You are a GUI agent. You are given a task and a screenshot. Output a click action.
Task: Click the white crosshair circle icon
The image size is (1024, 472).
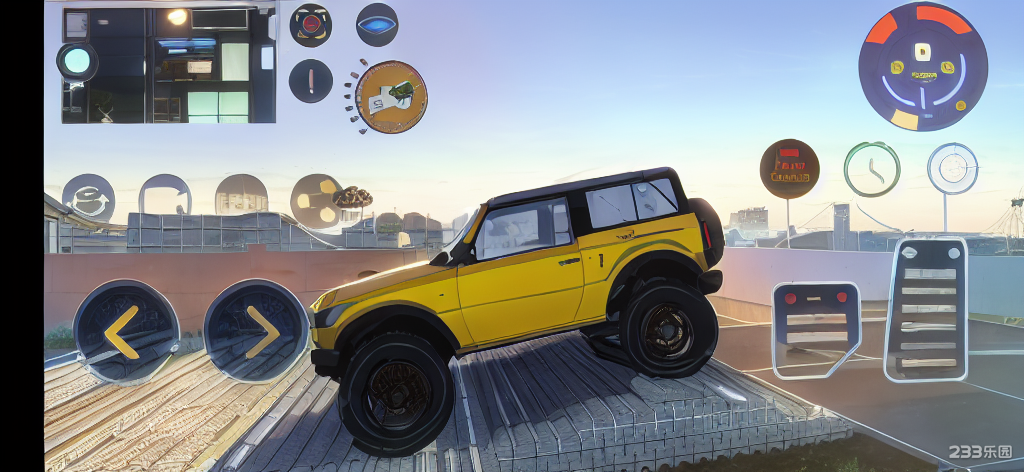click(x=952, y=168)
